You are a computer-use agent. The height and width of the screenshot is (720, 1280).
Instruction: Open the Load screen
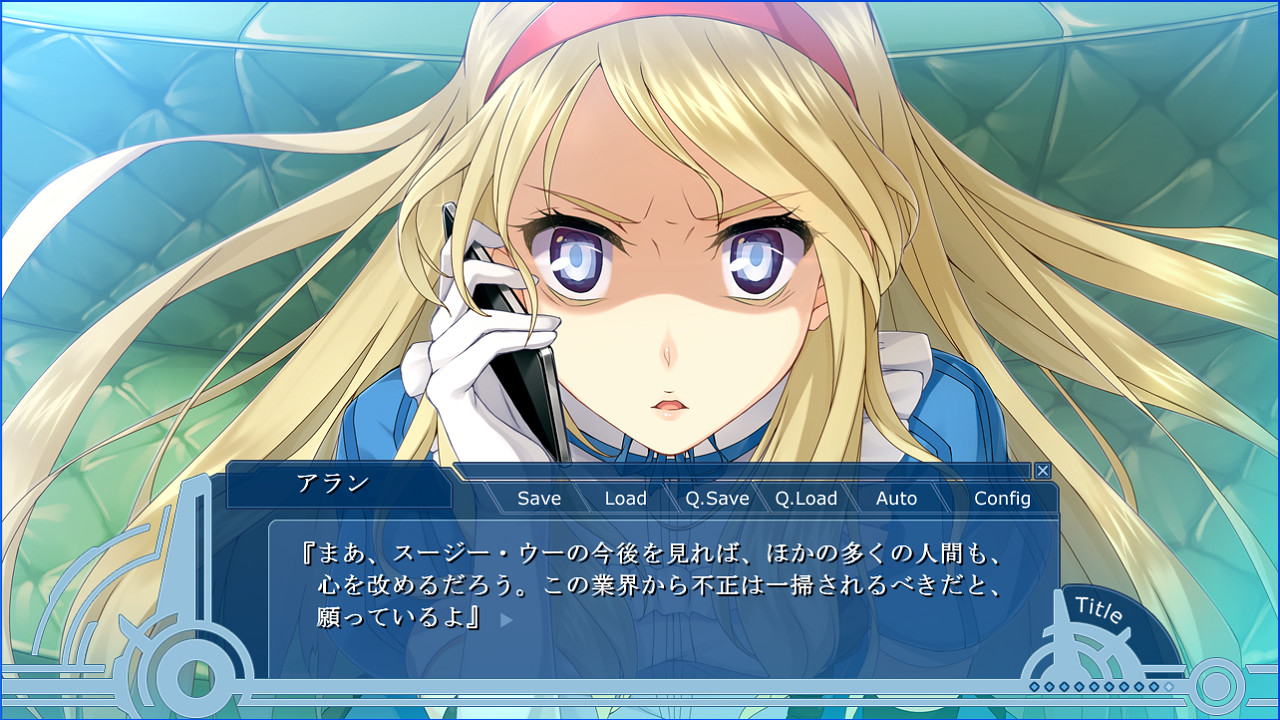tap(626, 498)
